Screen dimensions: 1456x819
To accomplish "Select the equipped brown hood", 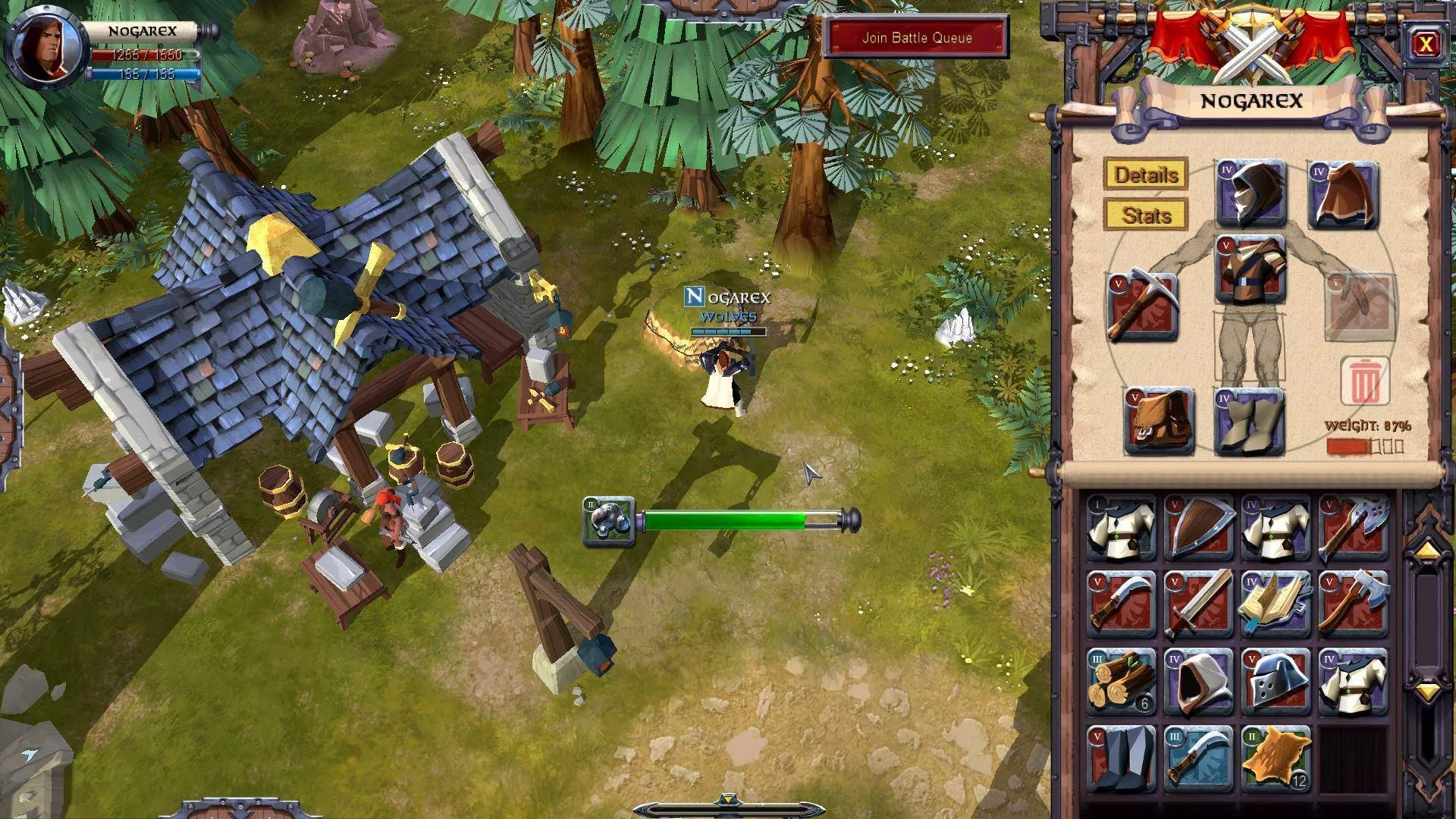I will point(1251,193).
